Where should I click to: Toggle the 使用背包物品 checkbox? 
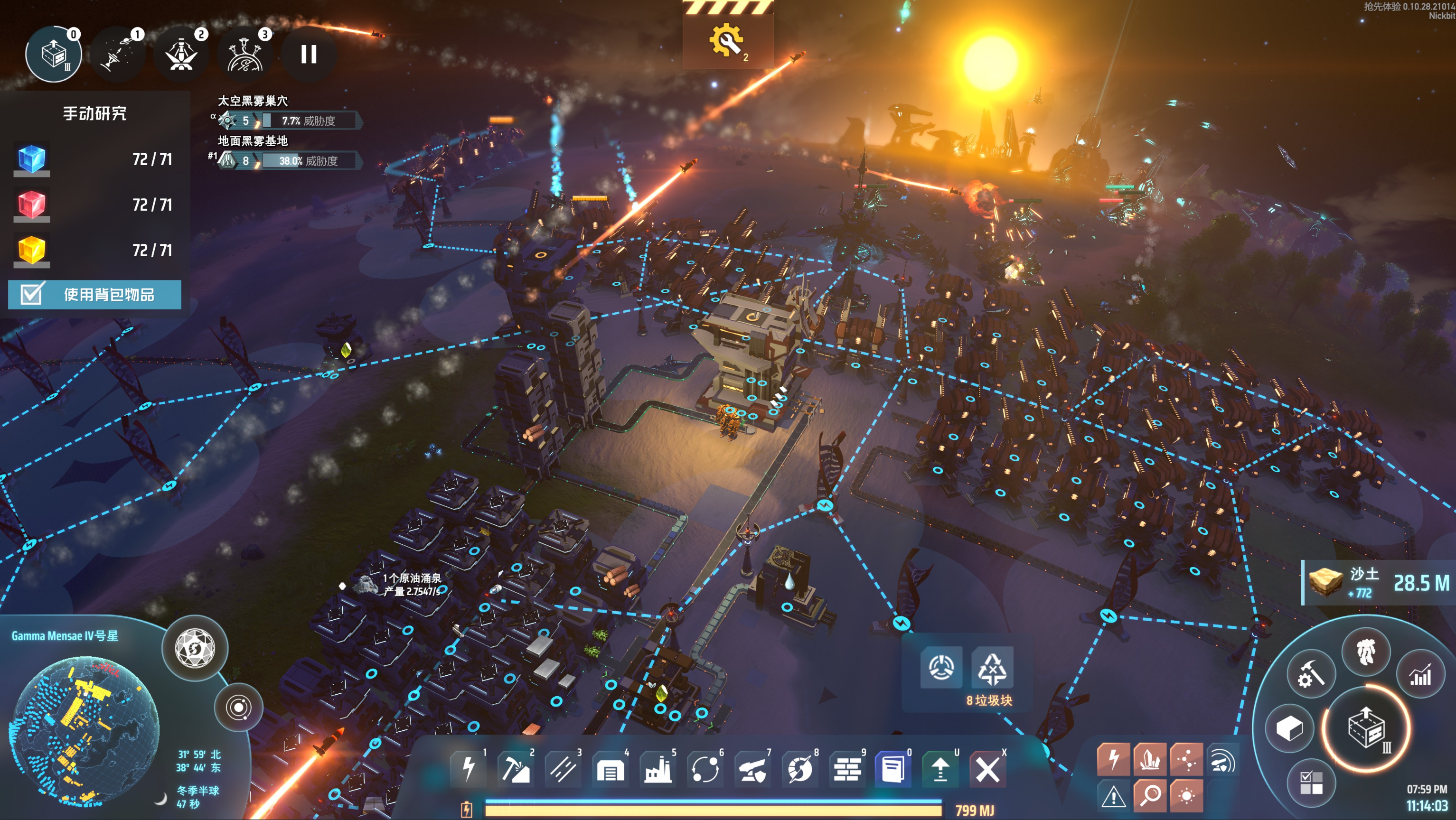(x=32, y=294)
